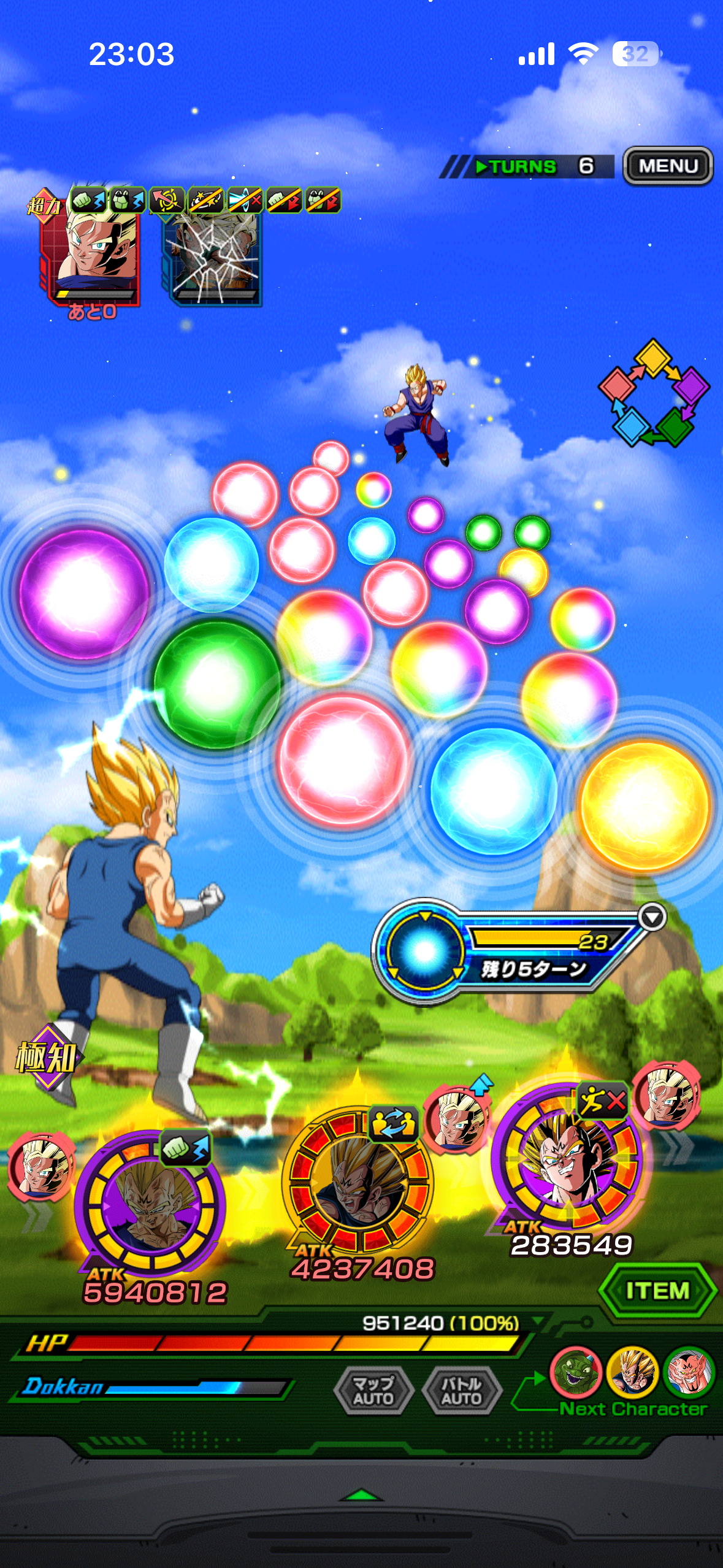723x1568 pixels.
Task: Choose the large red ki orb
Action: click(x=343, y=759)
